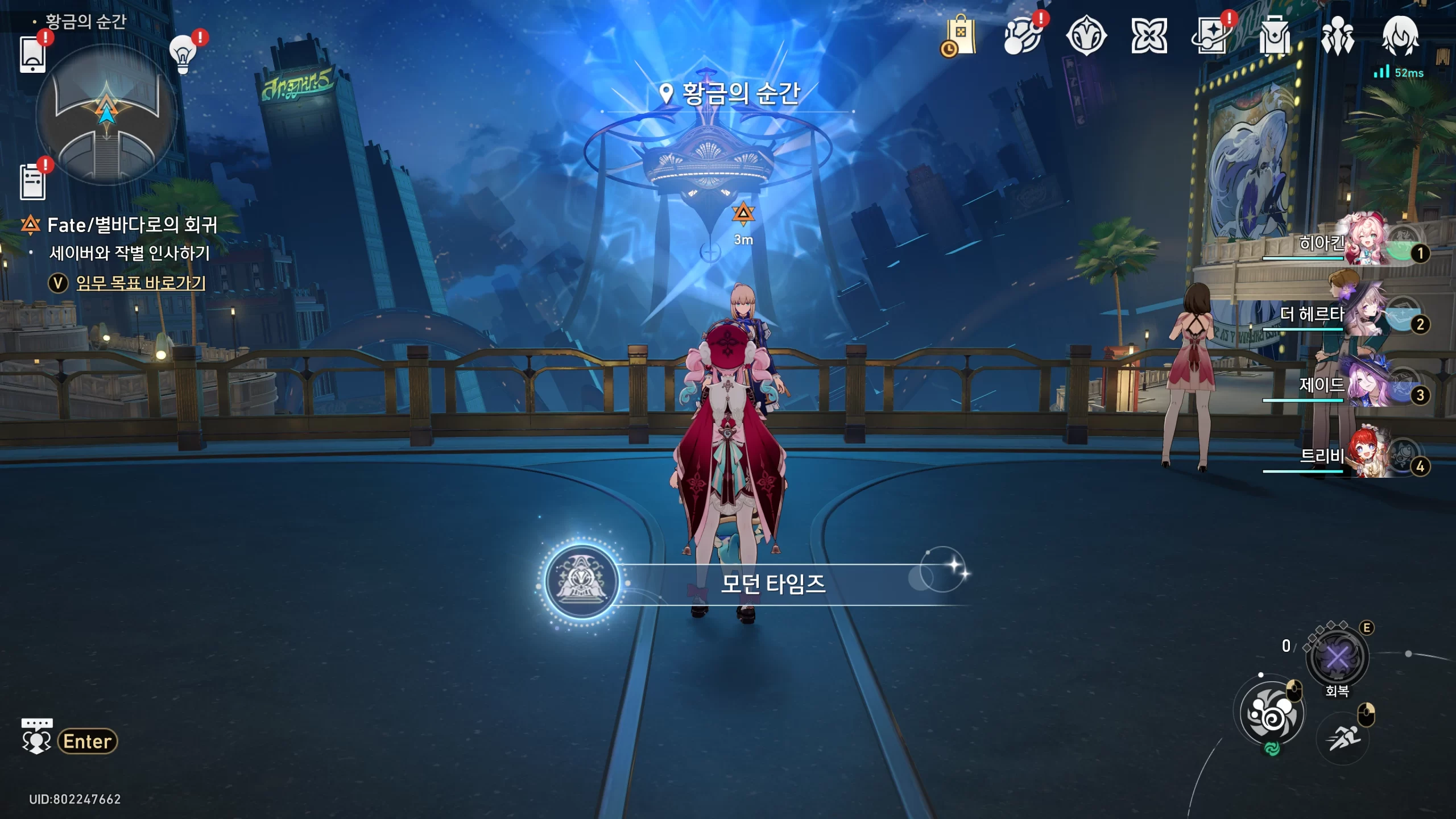This screenshot has width=1456, height=819.
Task: Open the warp star ticket icon
Action: 1212,36
